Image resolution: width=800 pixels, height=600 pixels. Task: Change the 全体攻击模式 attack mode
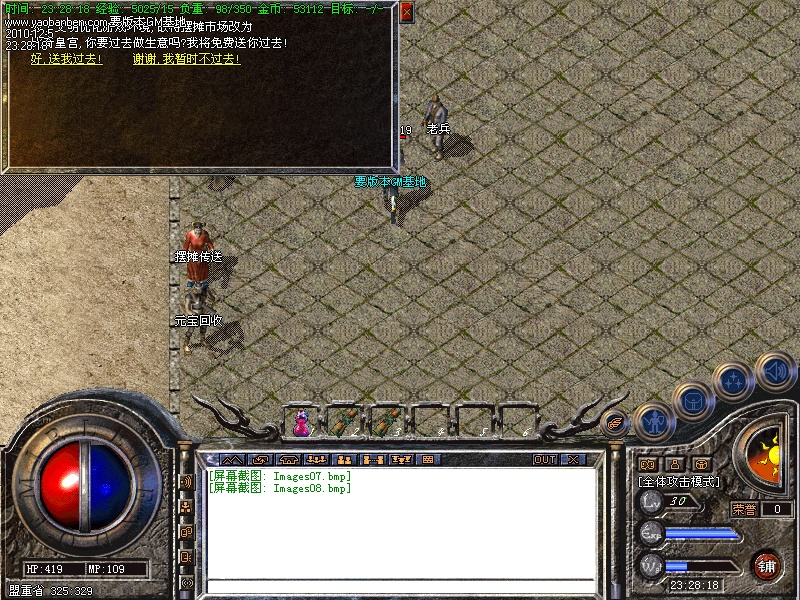click(x=678, y=482)
